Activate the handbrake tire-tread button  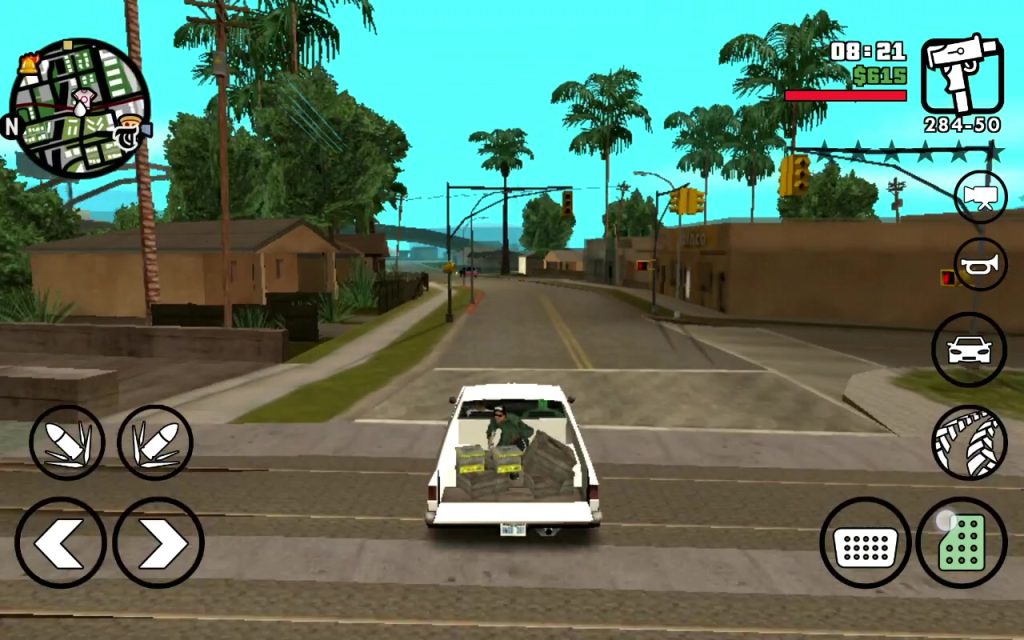click(x=968, y=443)
